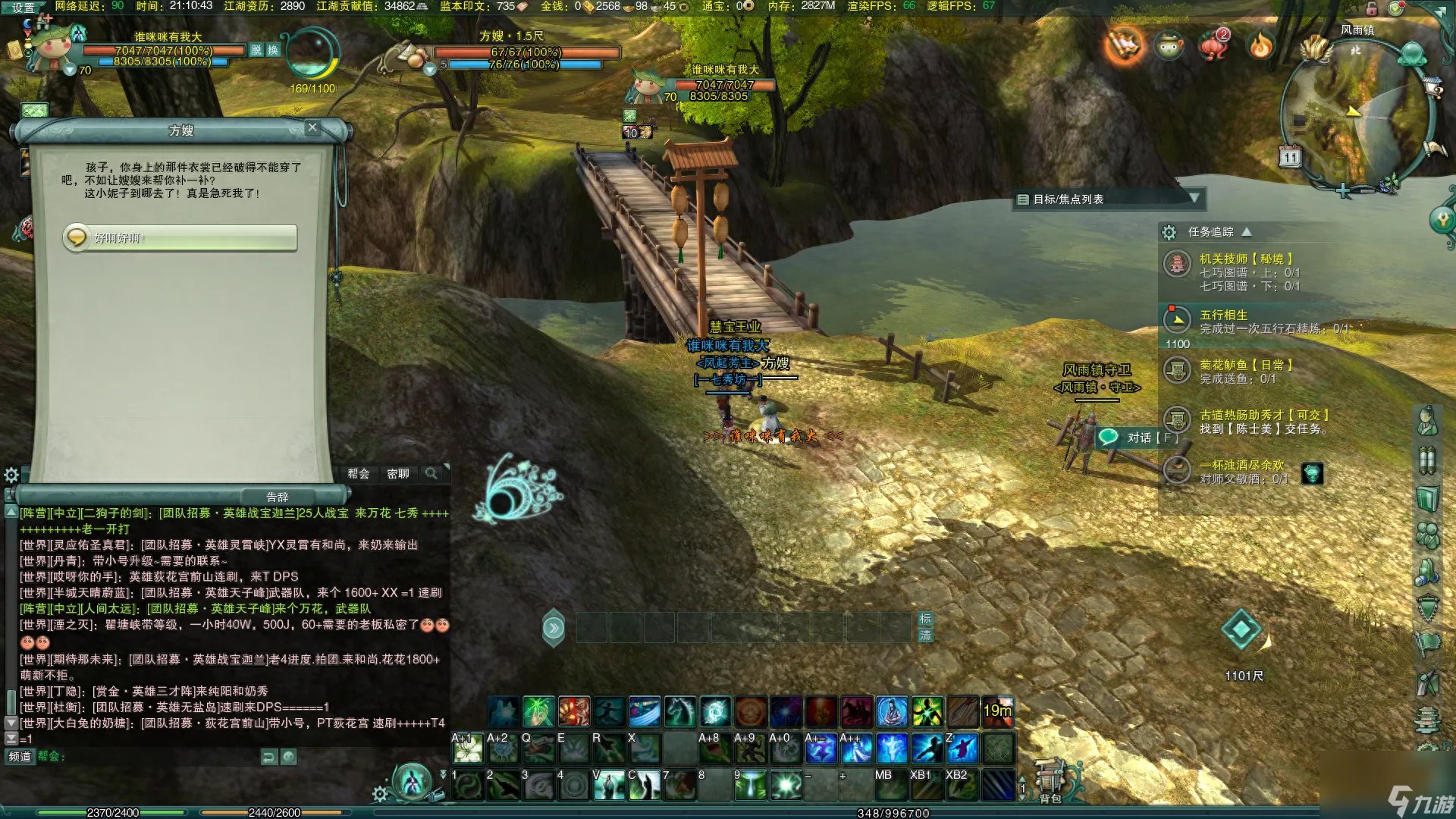Click the flame icon near the minimap
The image size is (1456, 819).
(x=1260, y=46)
